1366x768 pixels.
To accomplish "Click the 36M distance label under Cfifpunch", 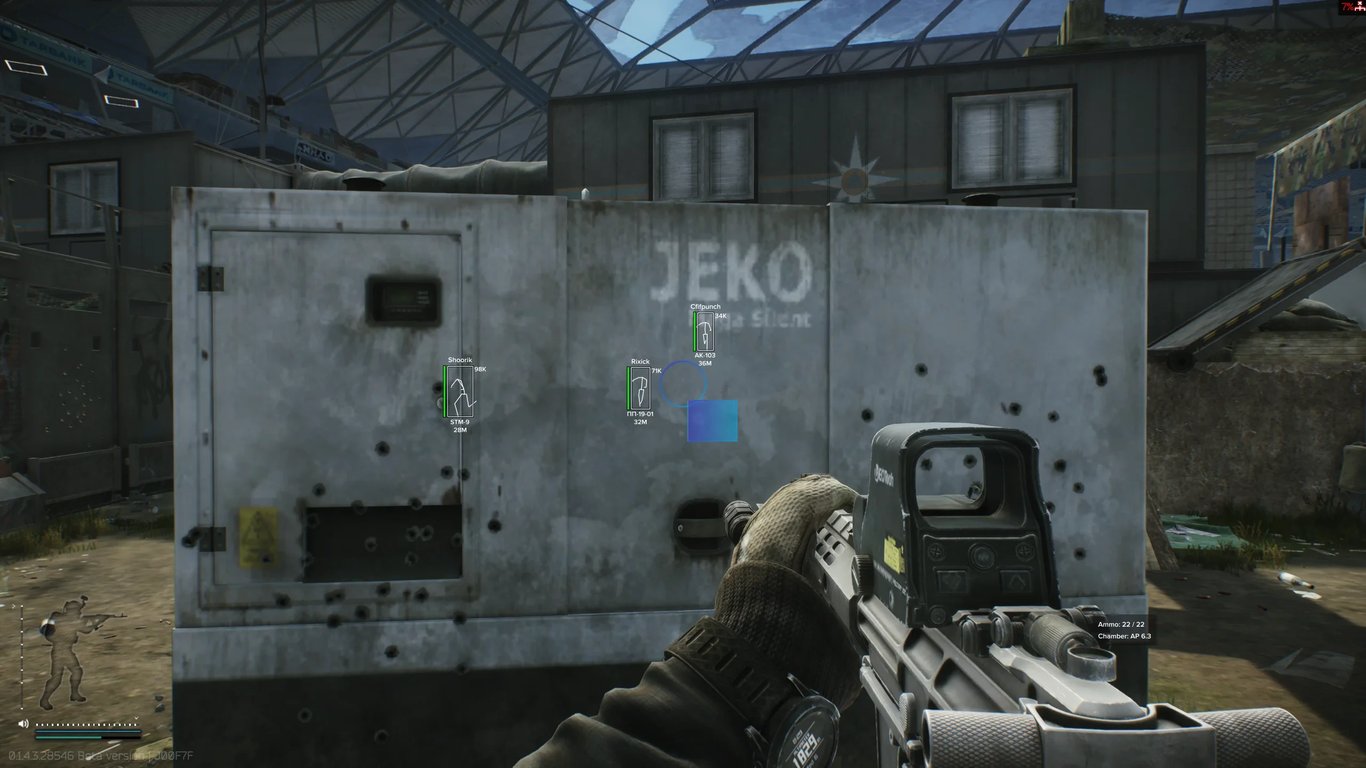I will point(703,364).
